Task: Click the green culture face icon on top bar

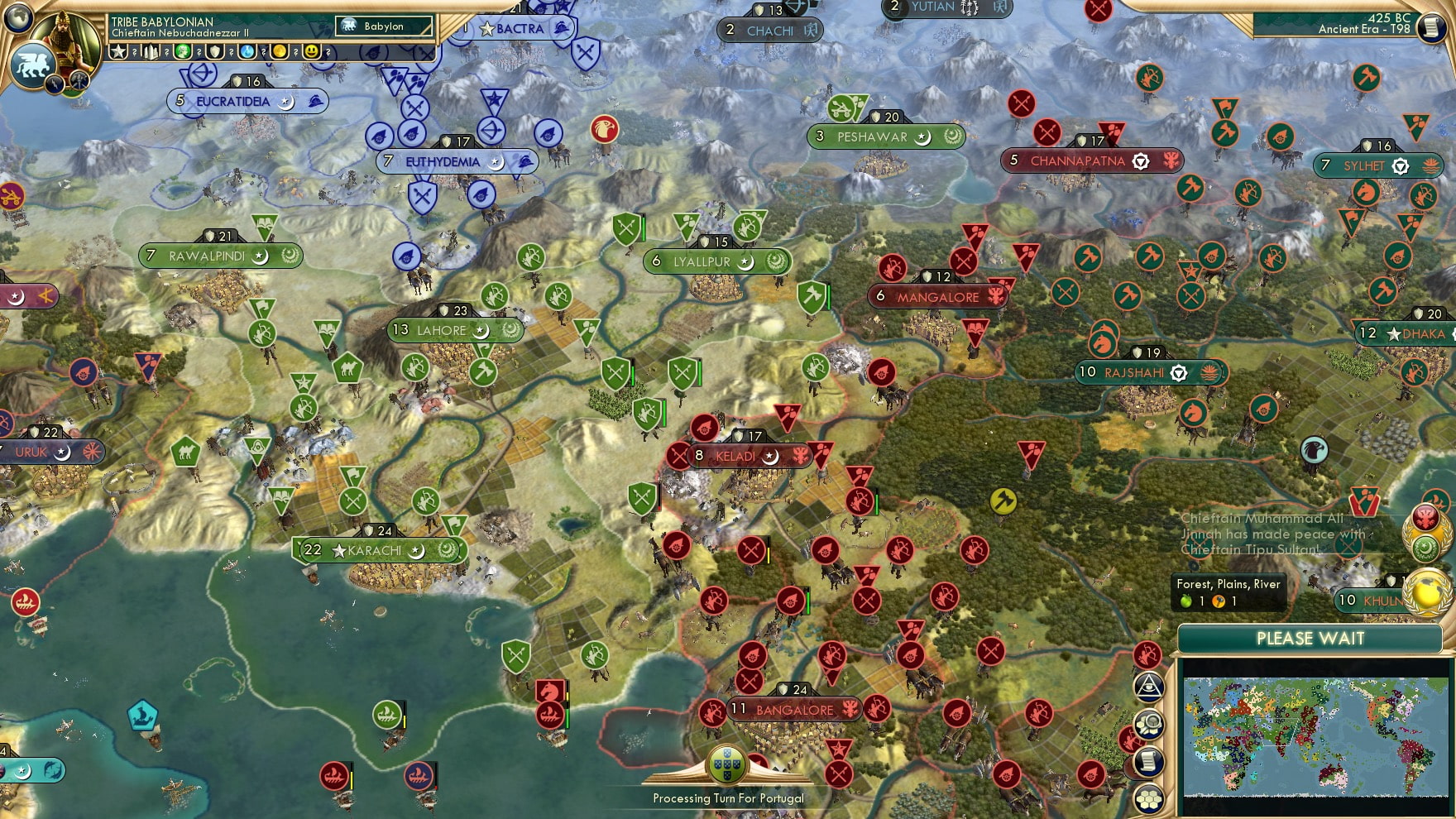Action: (x=183, y=51)
